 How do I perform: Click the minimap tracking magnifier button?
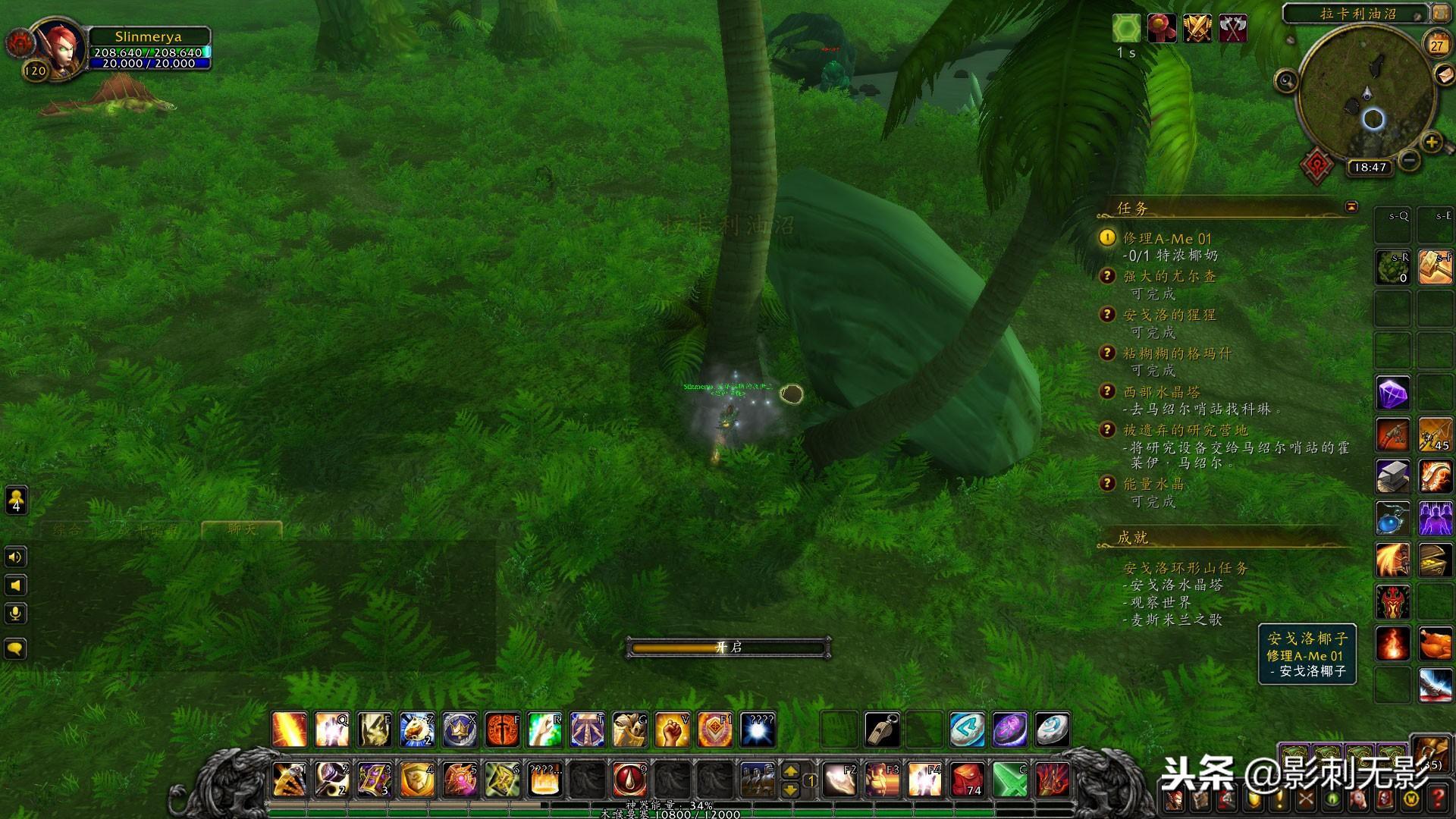pyautogui.click(x=1286, y=80)
